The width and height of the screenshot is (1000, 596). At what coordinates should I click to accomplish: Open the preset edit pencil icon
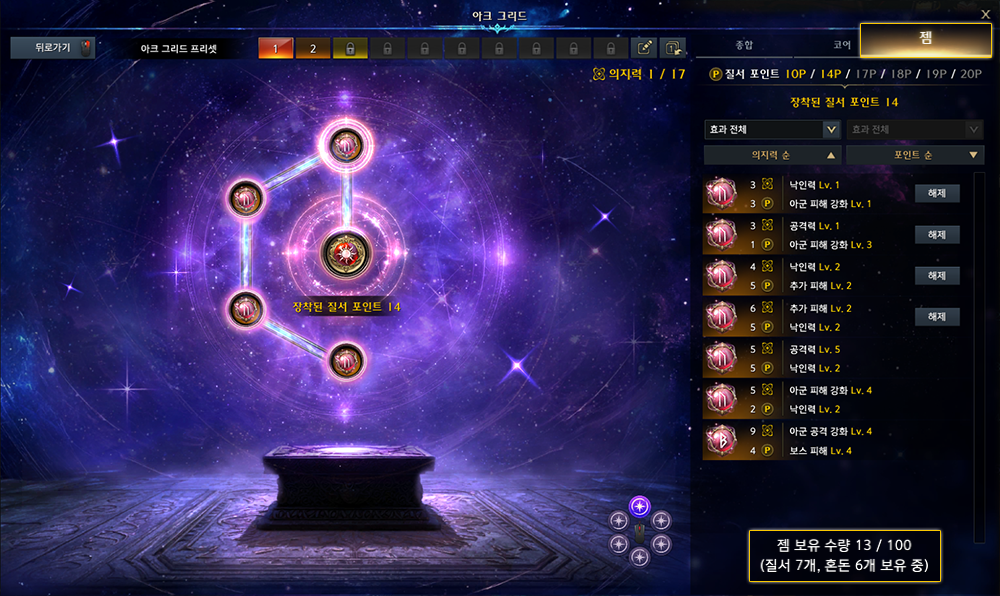(646, 48)
